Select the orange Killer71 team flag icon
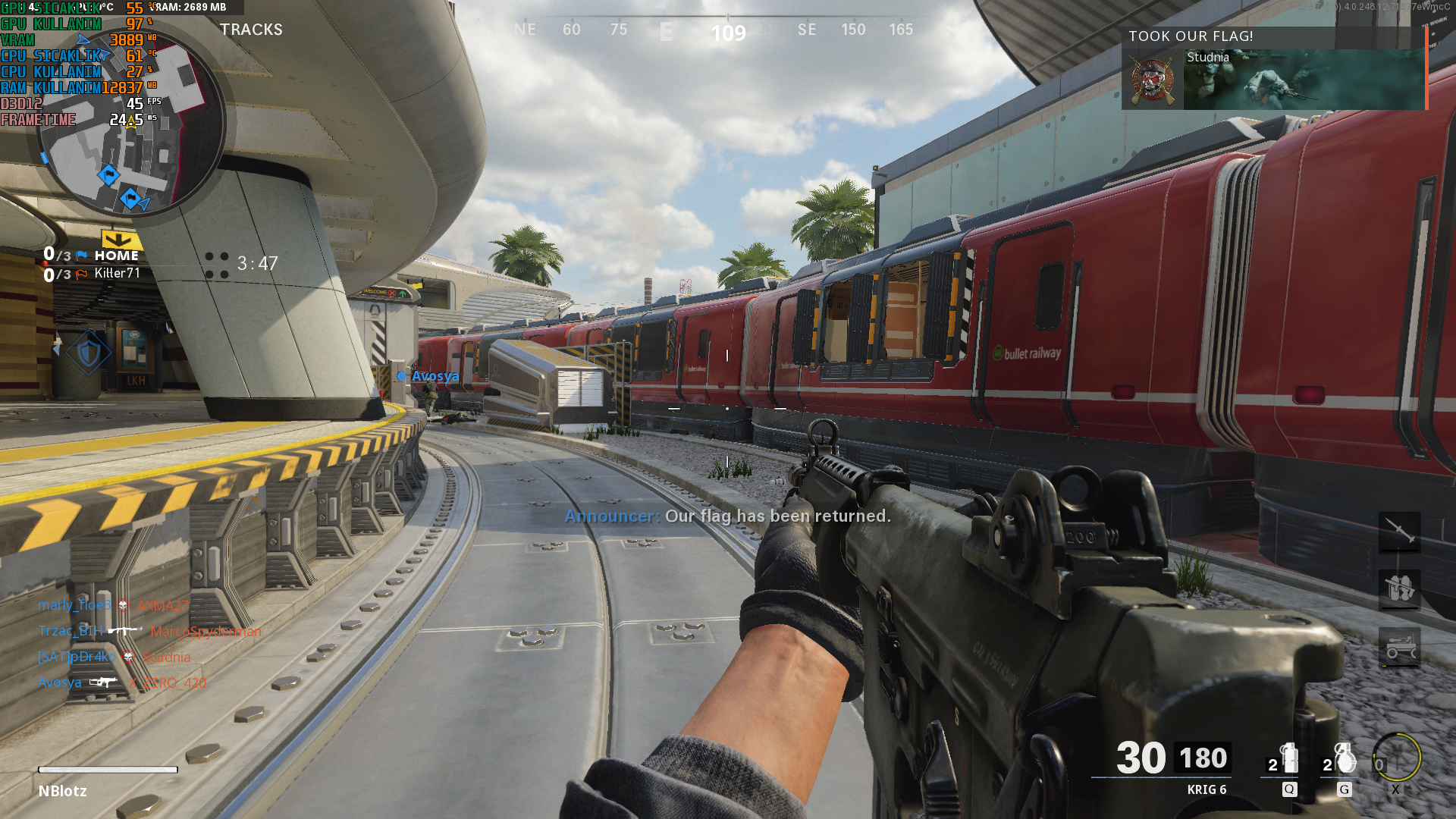Screen dimensions: 1456x819 (x=82, y=274)
